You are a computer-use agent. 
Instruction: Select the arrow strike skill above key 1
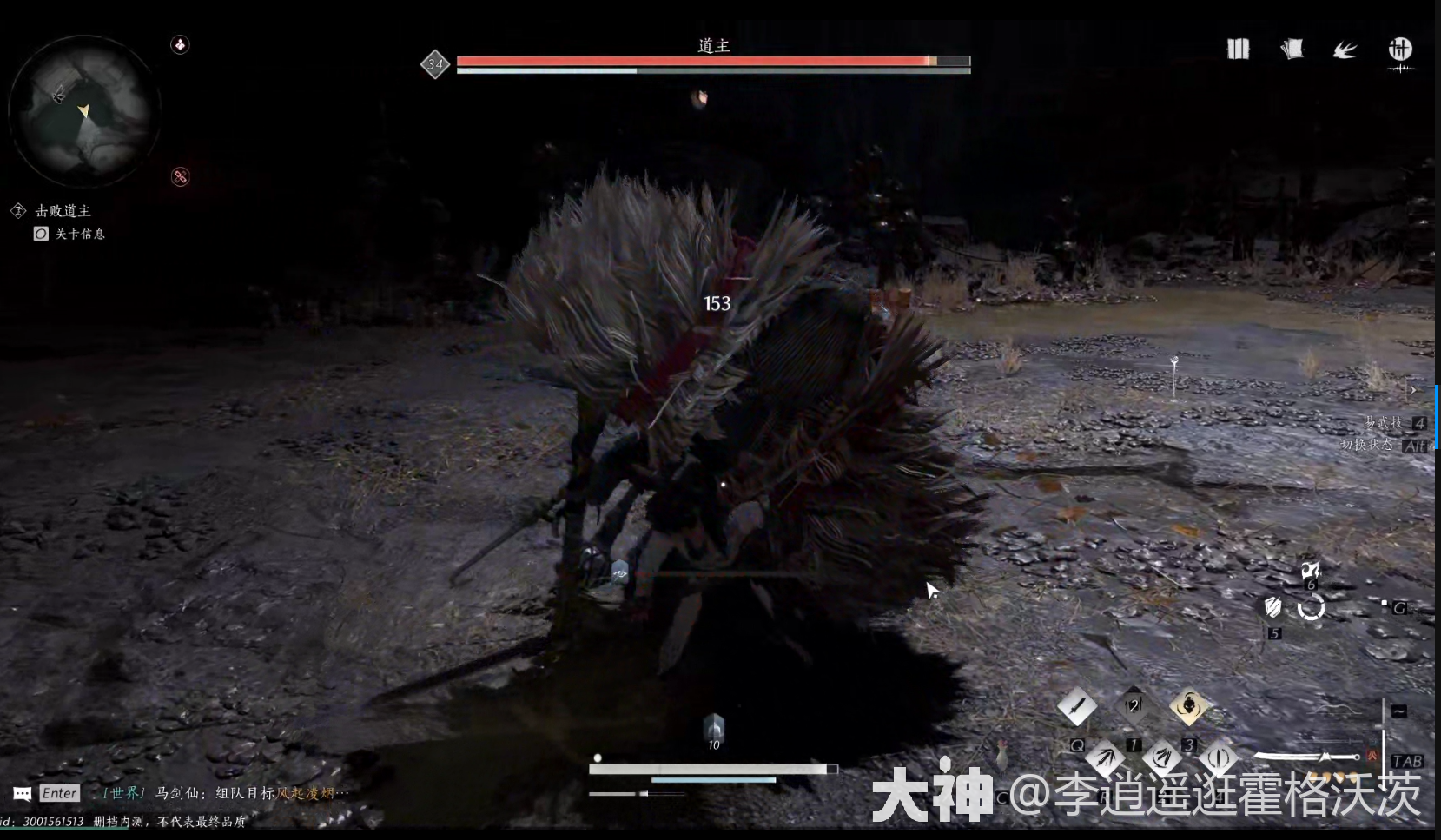(1105, 757)
